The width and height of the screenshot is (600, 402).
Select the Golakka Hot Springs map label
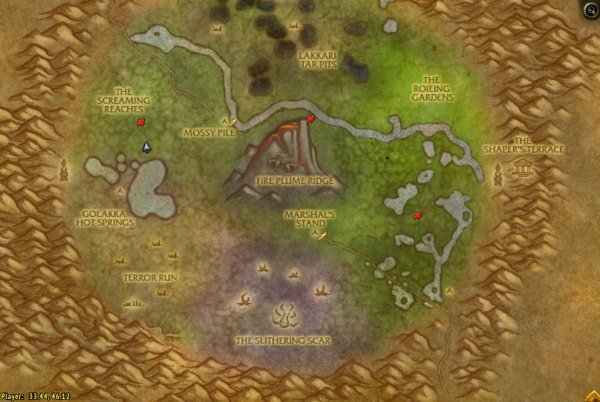(x=98, y=217)
